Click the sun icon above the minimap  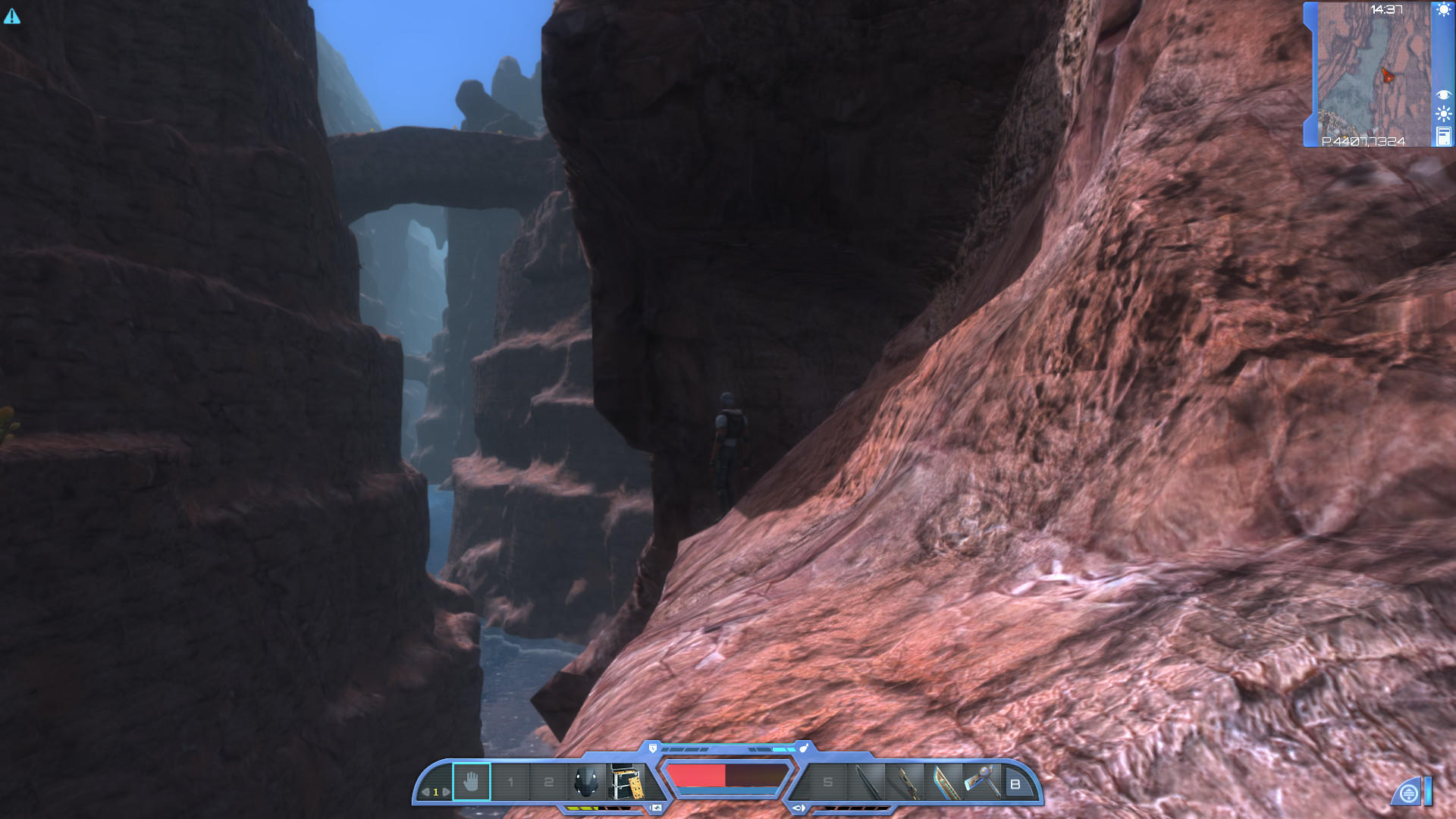1442,10
